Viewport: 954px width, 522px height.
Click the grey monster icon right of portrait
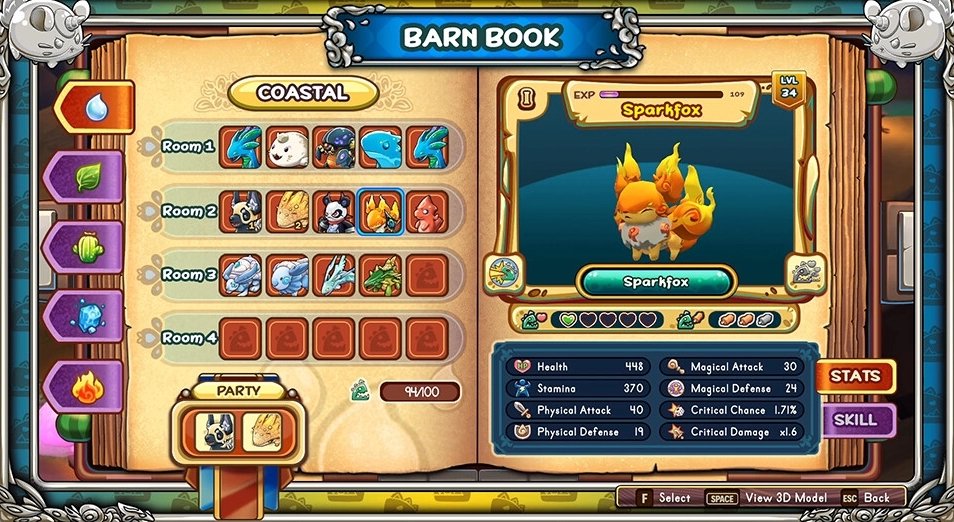pyautogui.click(x=804, y=273)
